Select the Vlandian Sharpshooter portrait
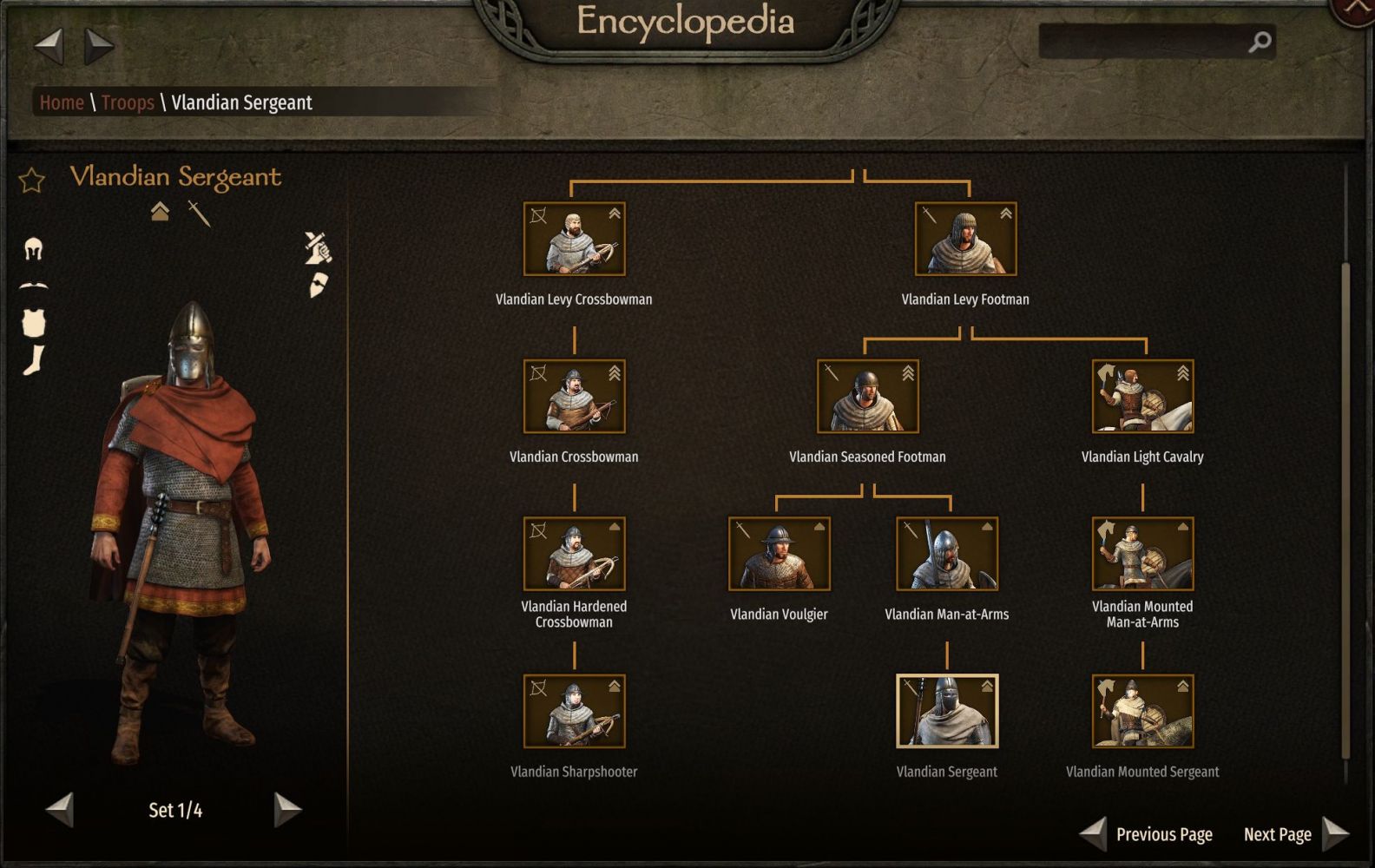 click(x=574, y=711)
